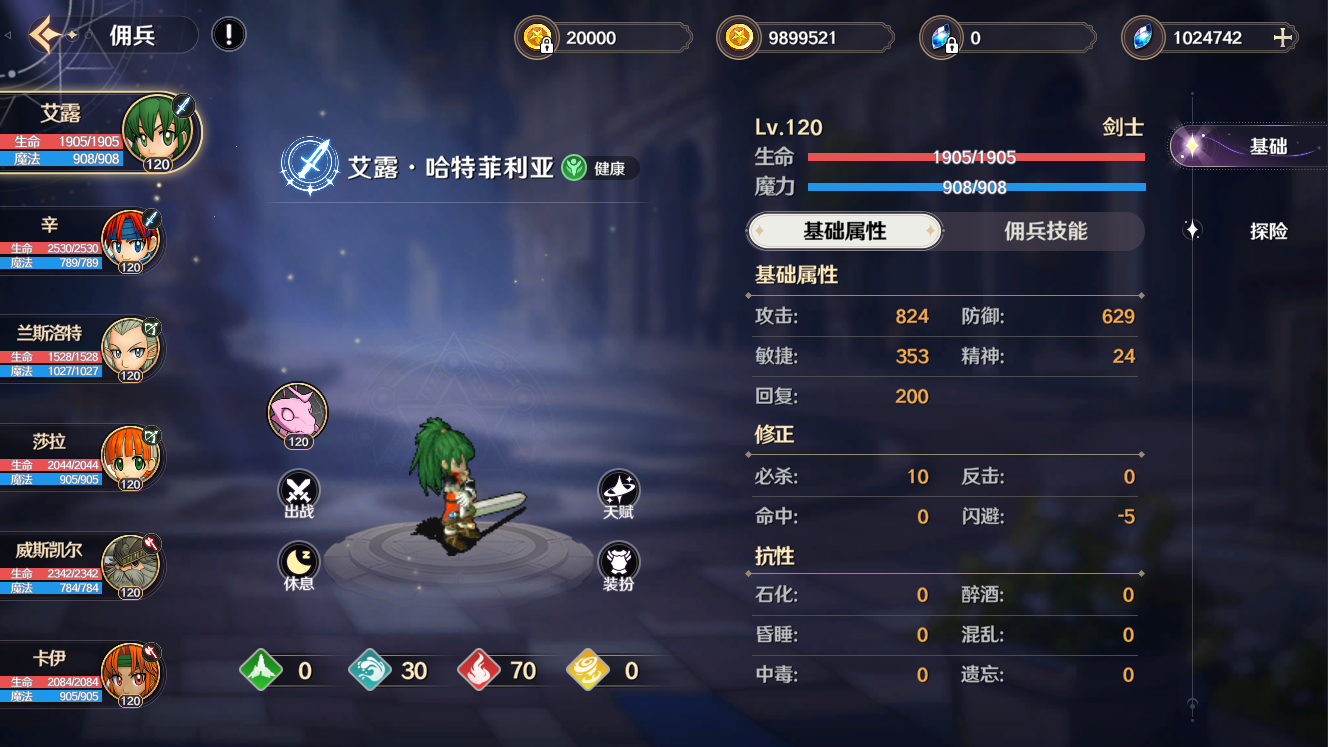This screenshot has width=1328, height=747.
Task: Open the 装扮 costume button
Action: coord(618,564)
